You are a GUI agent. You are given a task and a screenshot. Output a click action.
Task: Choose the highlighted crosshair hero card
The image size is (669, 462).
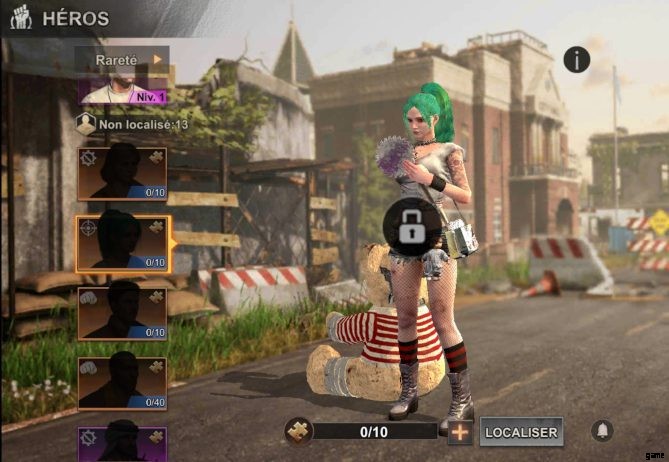tap(122, 244)
